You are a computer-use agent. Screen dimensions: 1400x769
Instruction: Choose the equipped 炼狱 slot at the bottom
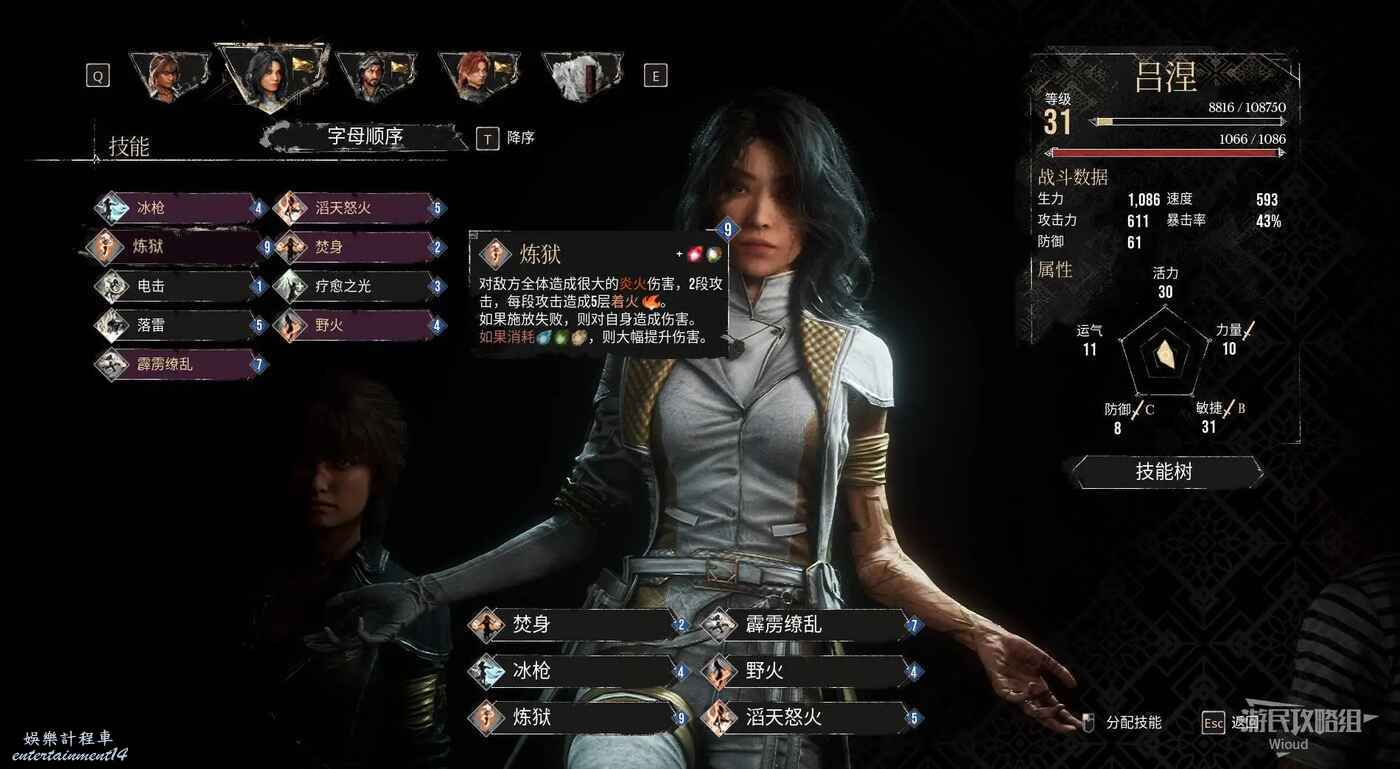pos(575,717)
